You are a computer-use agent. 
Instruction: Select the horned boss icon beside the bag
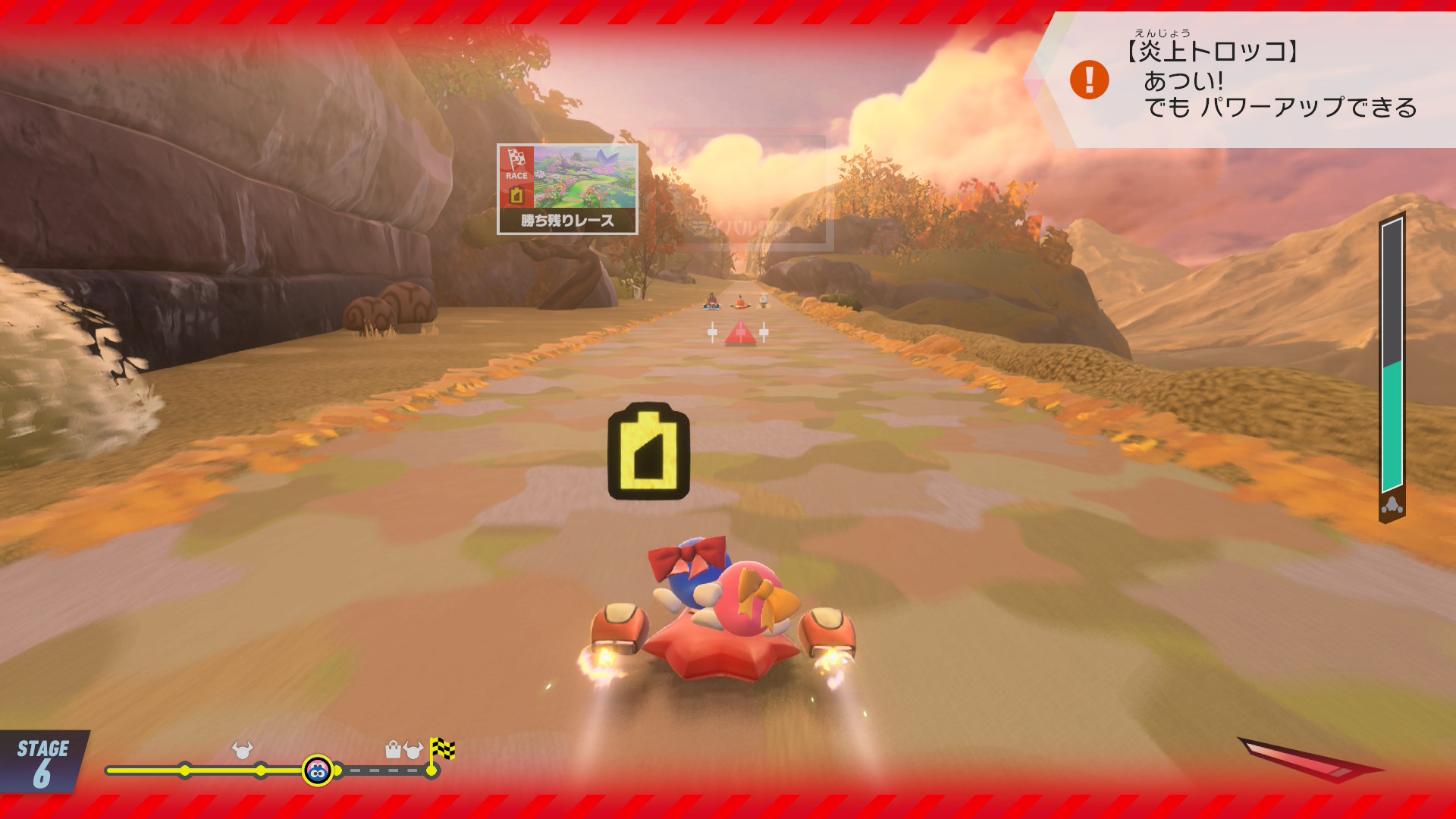point(413,750)
